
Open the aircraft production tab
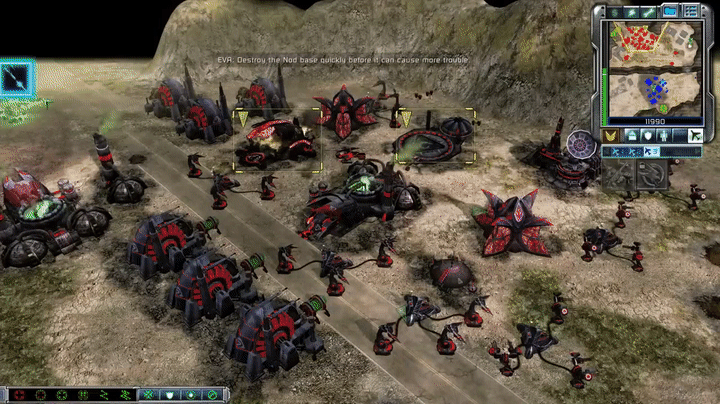[696, 135]
